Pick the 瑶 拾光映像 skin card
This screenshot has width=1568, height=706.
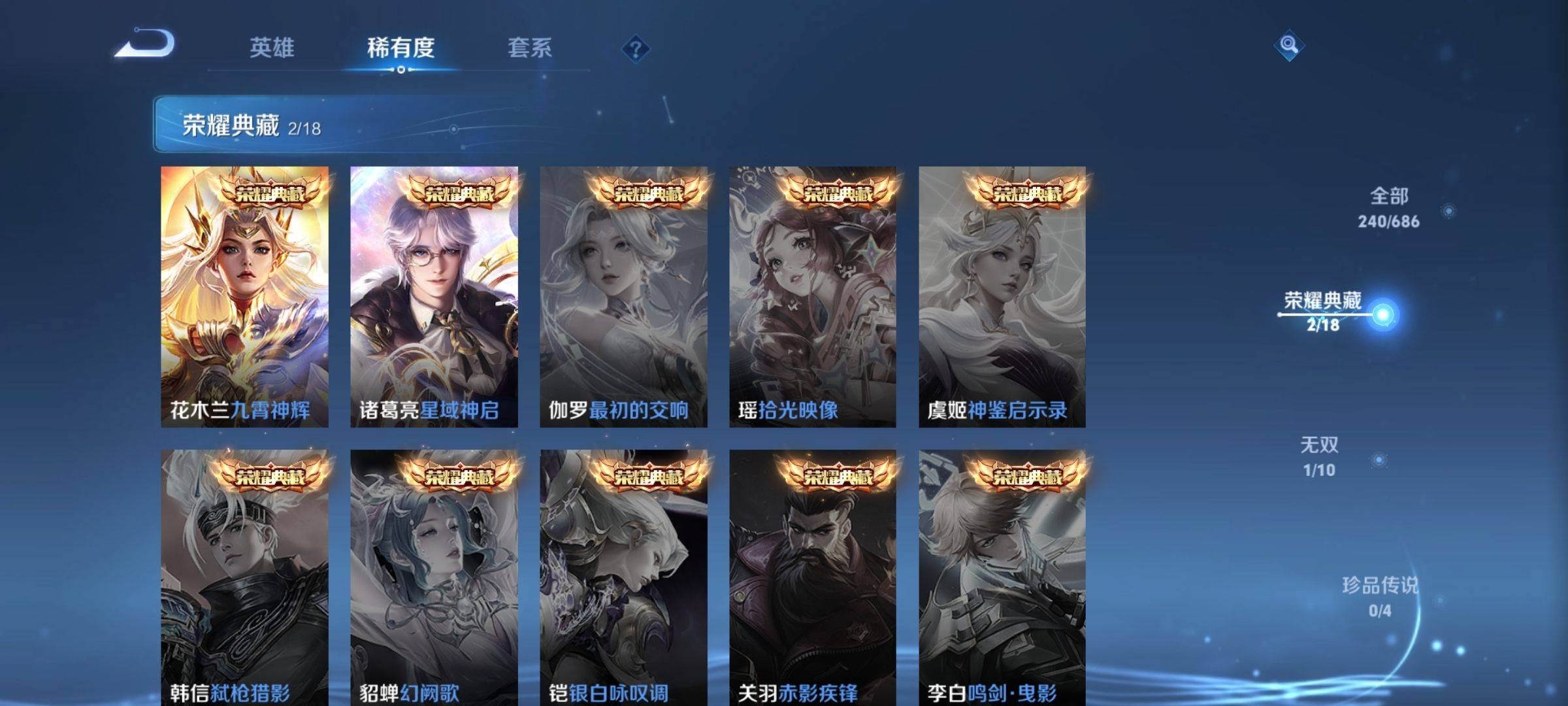(813, 297)
